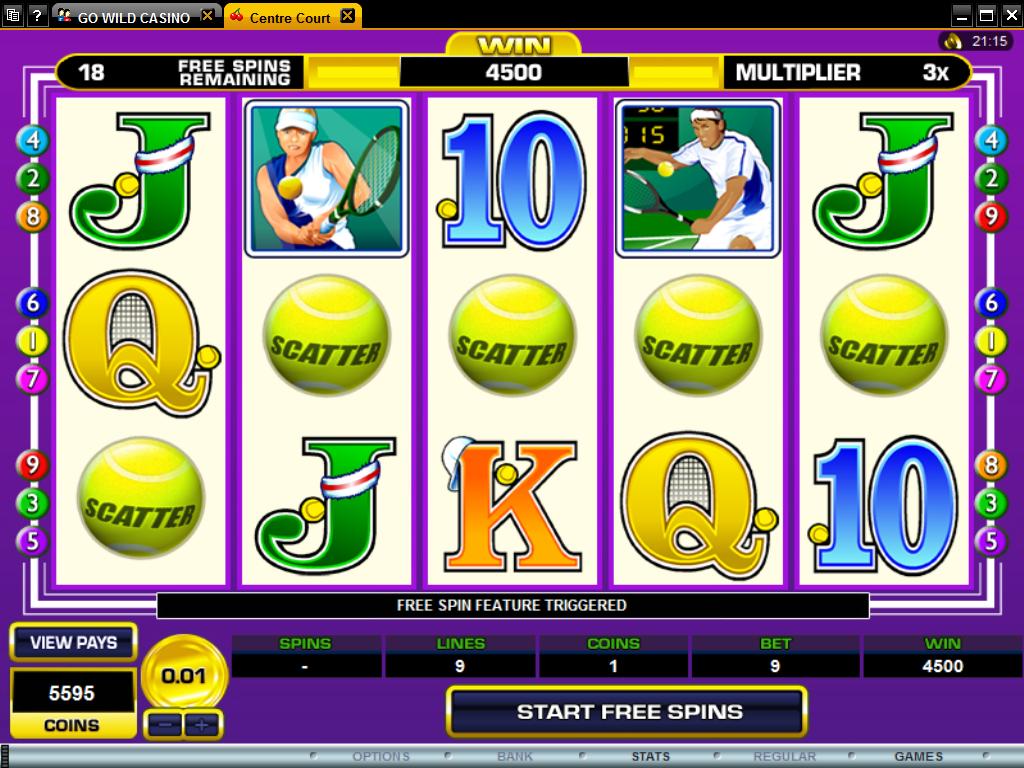This screenshot has width=1024, height=768.
Task: Click the 0.01 gold coin value
Action: click(184, 676)
